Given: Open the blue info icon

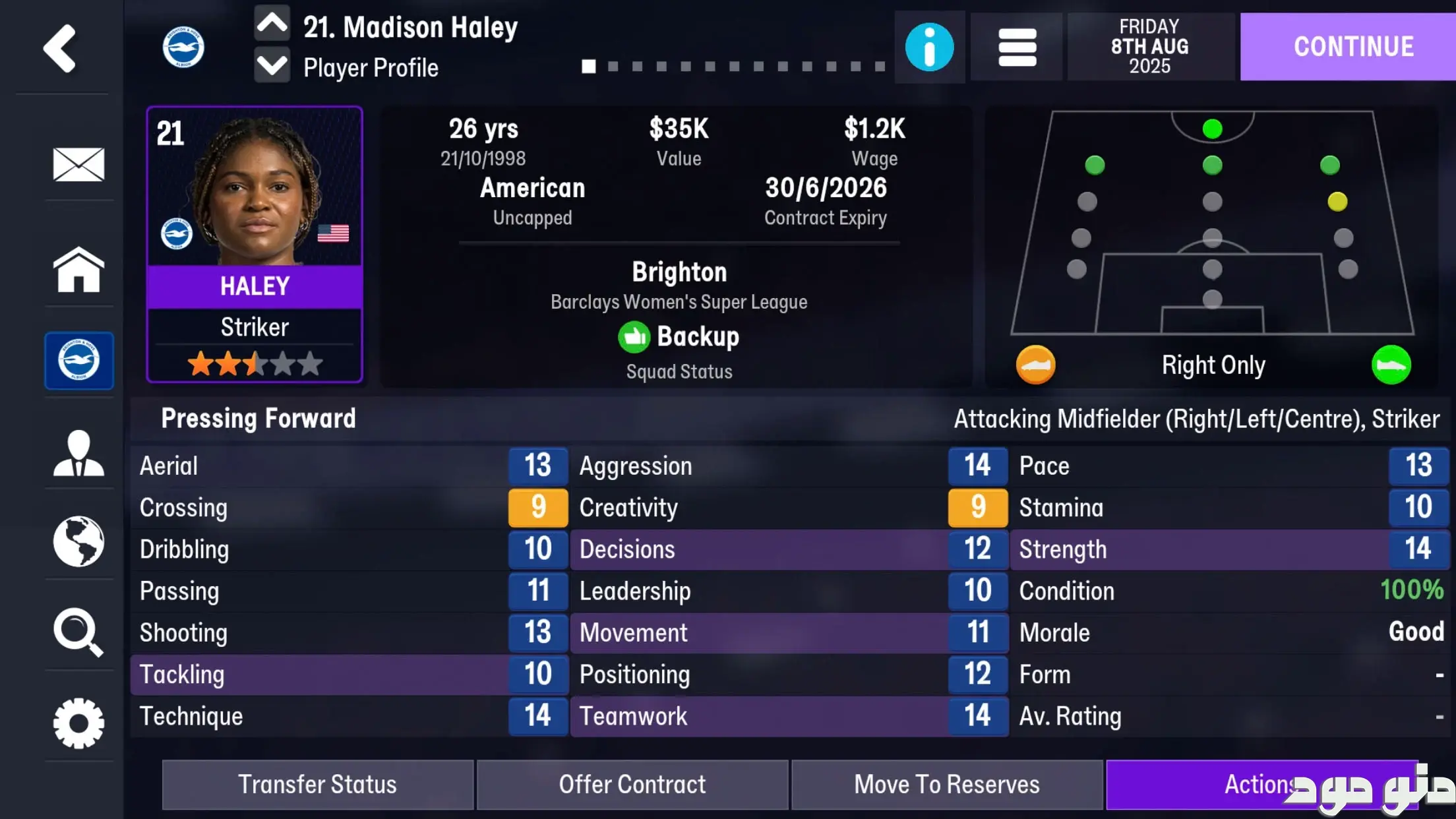Looking at the screenshot, I should [929, 47].
